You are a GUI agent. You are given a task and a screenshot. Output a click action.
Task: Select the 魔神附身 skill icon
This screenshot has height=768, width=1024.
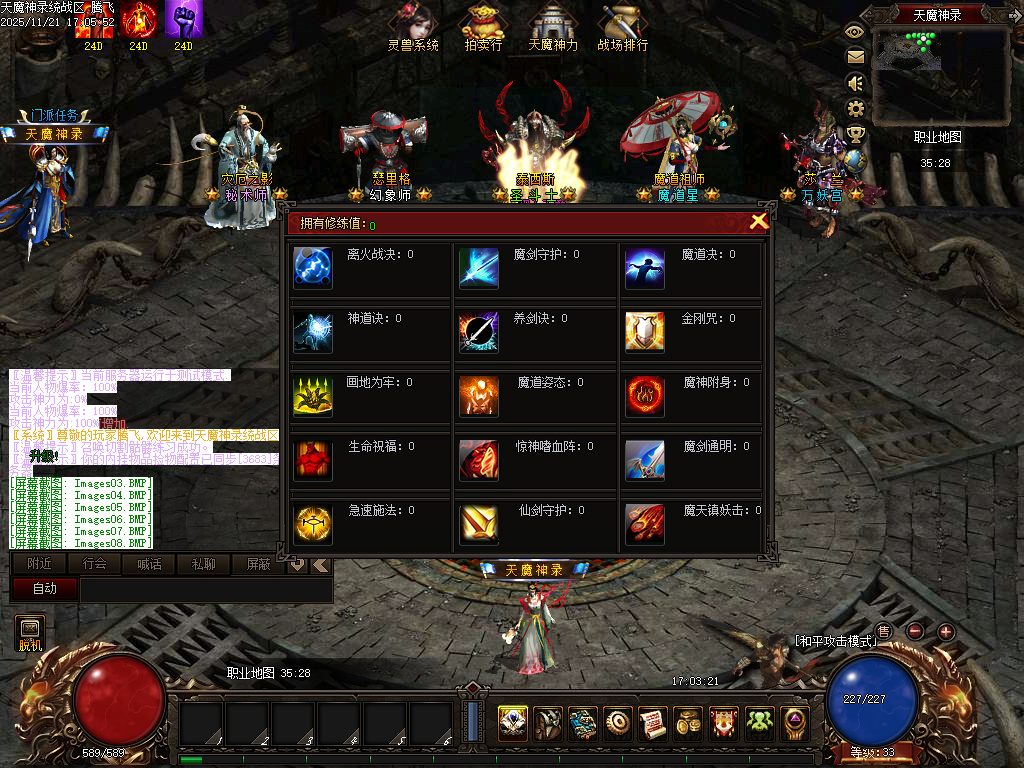(x=645, y=396)
